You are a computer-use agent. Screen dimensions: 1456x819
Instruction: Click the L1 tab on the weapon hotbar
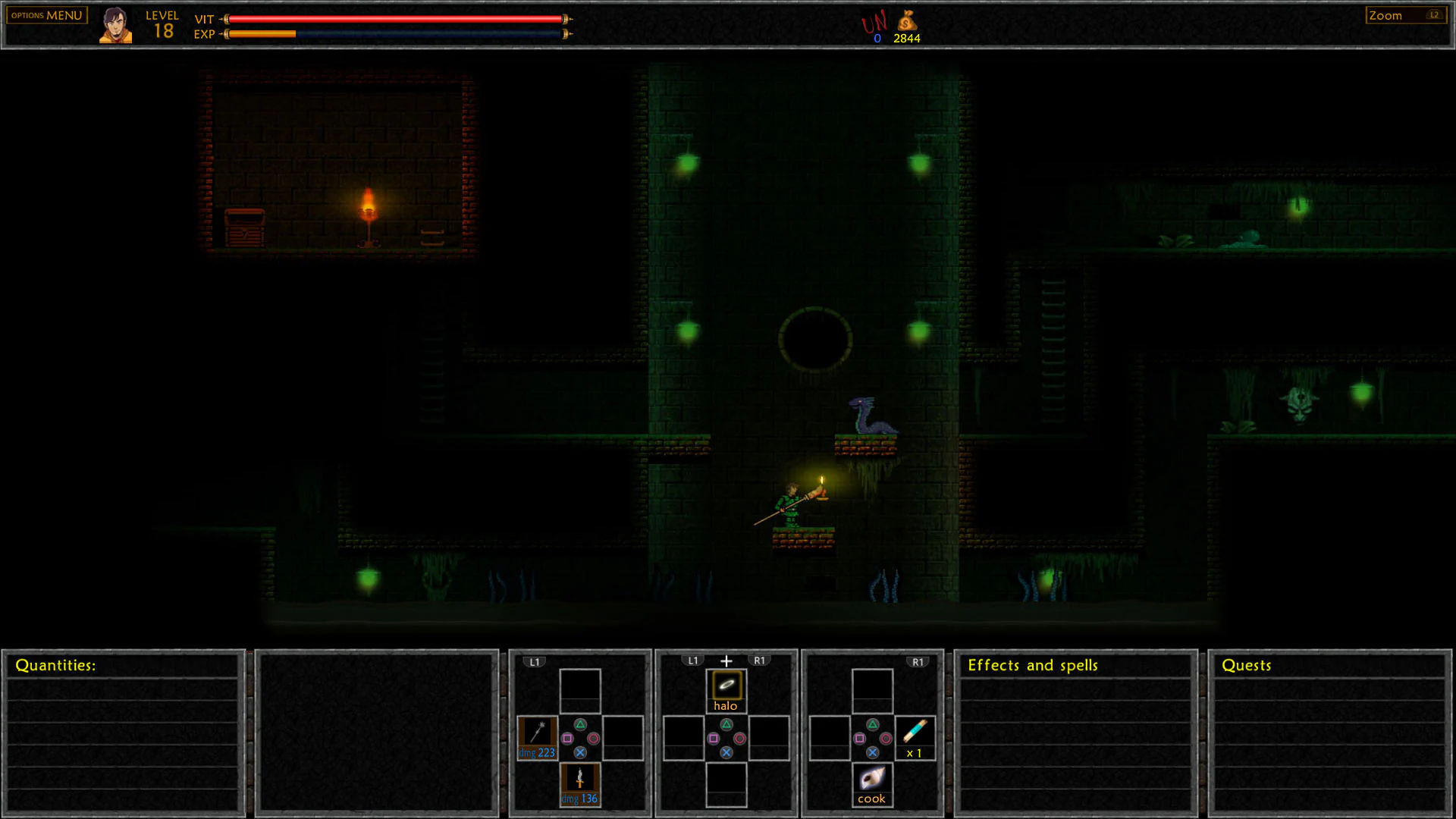(534, 661)
